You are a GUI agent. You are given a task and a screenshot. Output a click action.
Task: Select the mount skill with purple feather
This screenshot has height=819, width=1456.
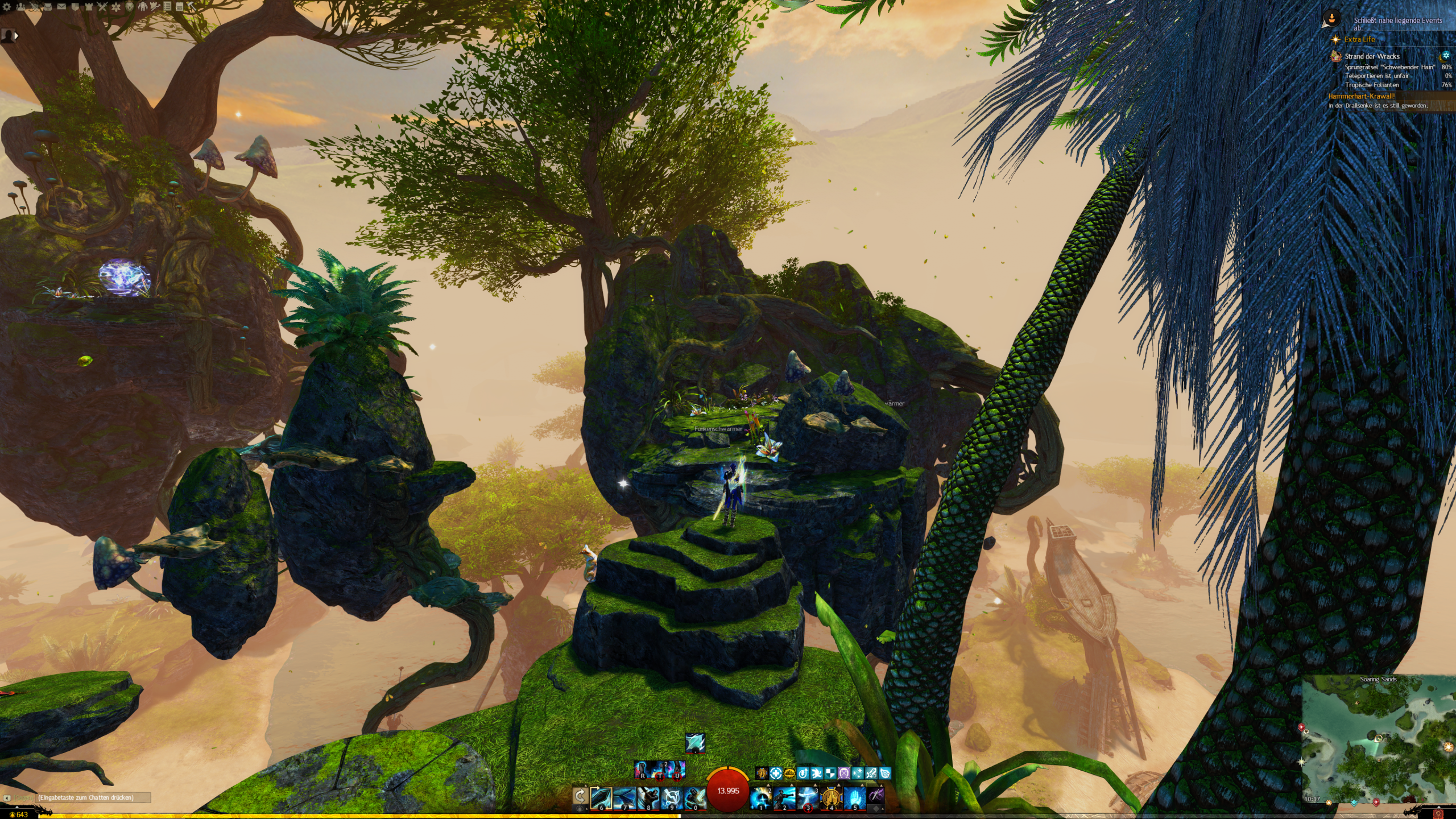point(876,796)
